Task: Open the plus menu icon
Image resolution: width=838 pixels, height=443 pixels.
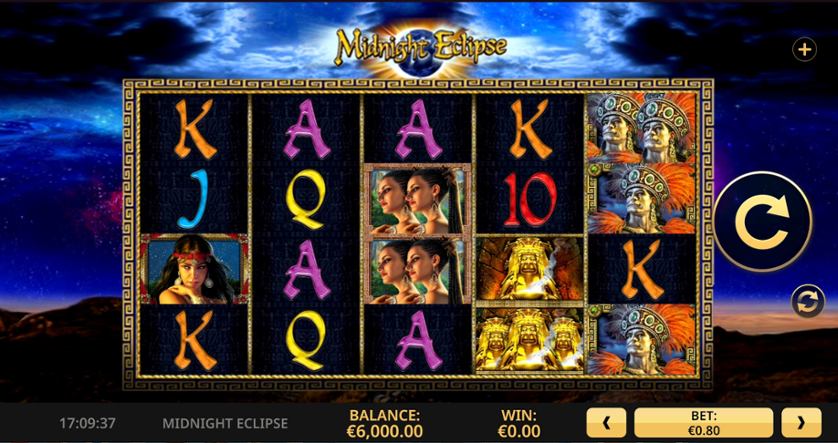Action: [804, 49]
